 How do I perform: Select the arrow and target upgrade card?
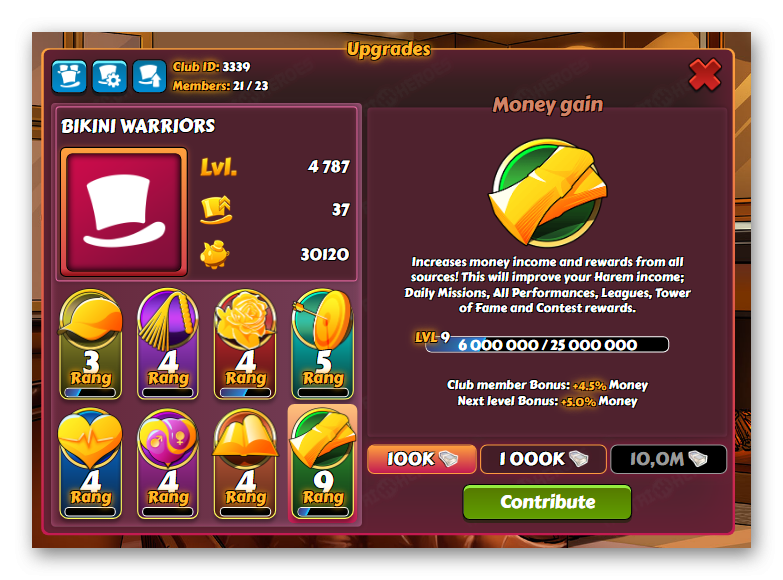pos(322,343)
